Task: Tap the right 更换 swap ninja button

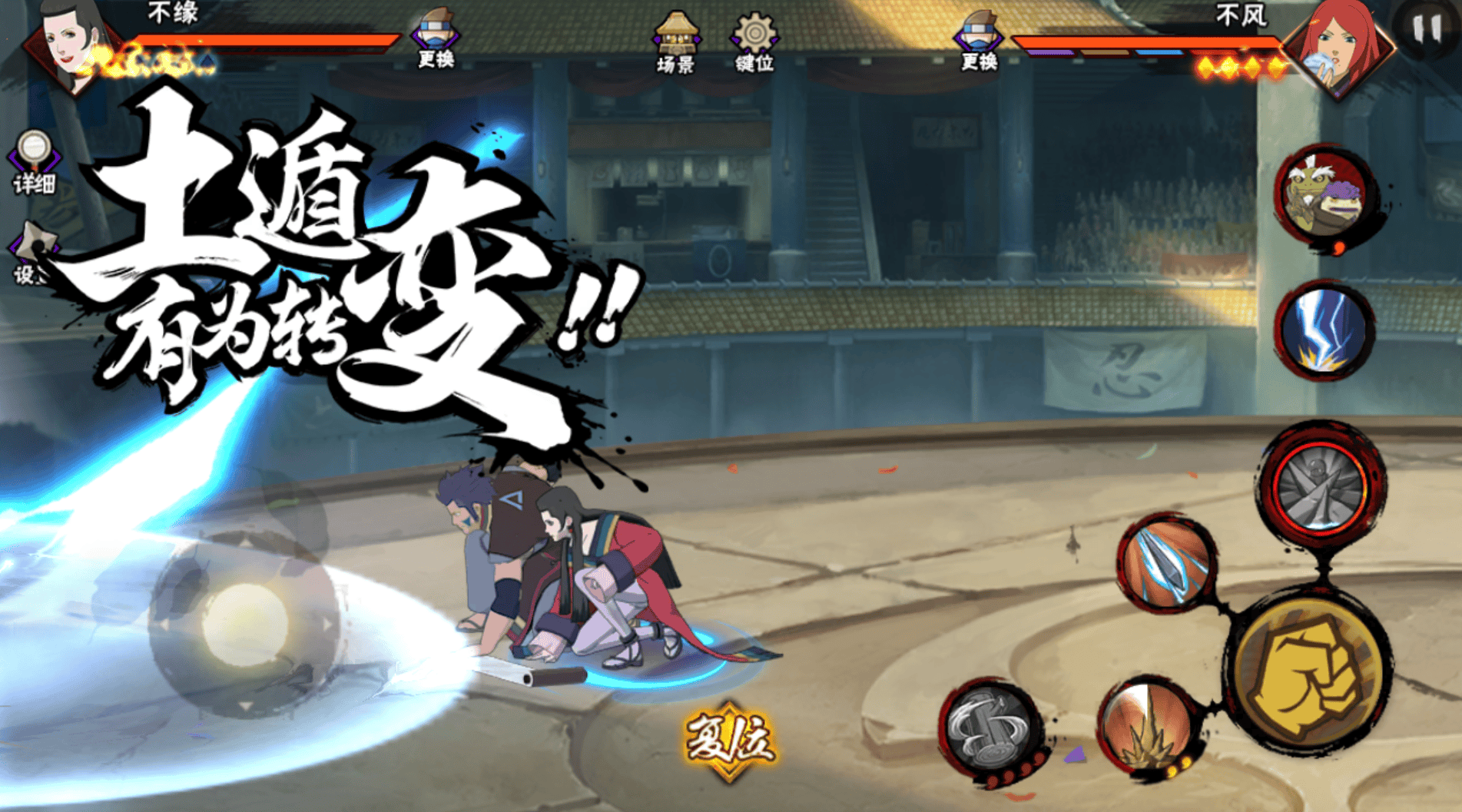Action: (979, 40)
